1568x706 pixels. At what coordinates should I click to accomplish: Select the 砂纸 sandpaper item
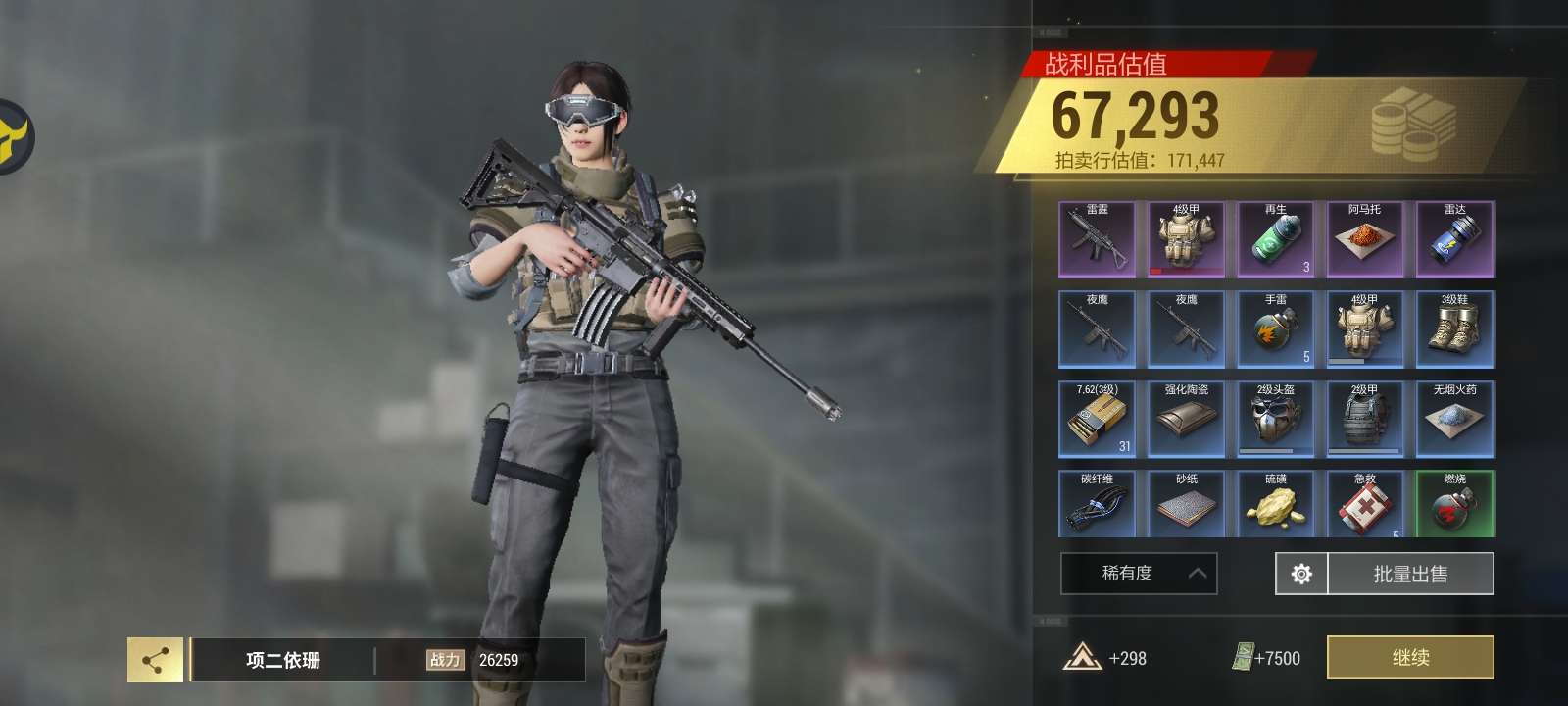pos(1187,504)
